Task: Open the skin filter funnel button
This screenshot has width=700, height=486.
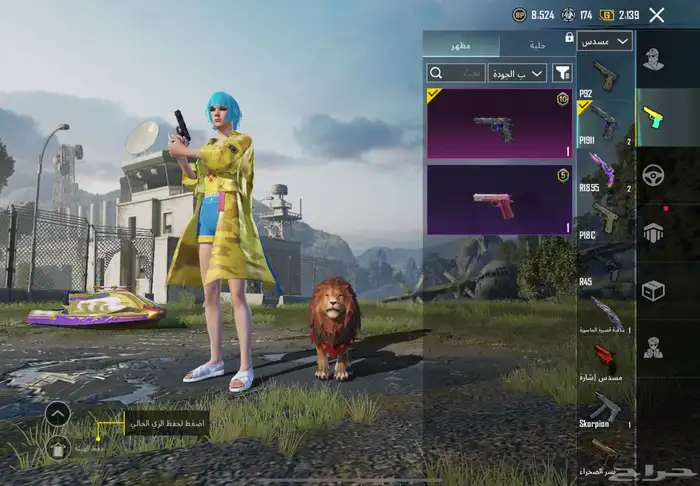Action: tap(562, 73)
